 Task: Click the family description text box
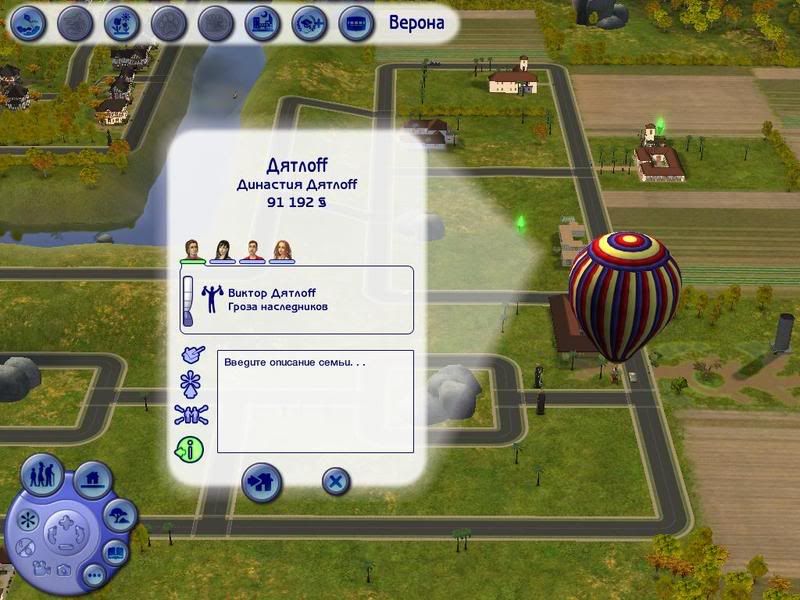coord(315,401)
